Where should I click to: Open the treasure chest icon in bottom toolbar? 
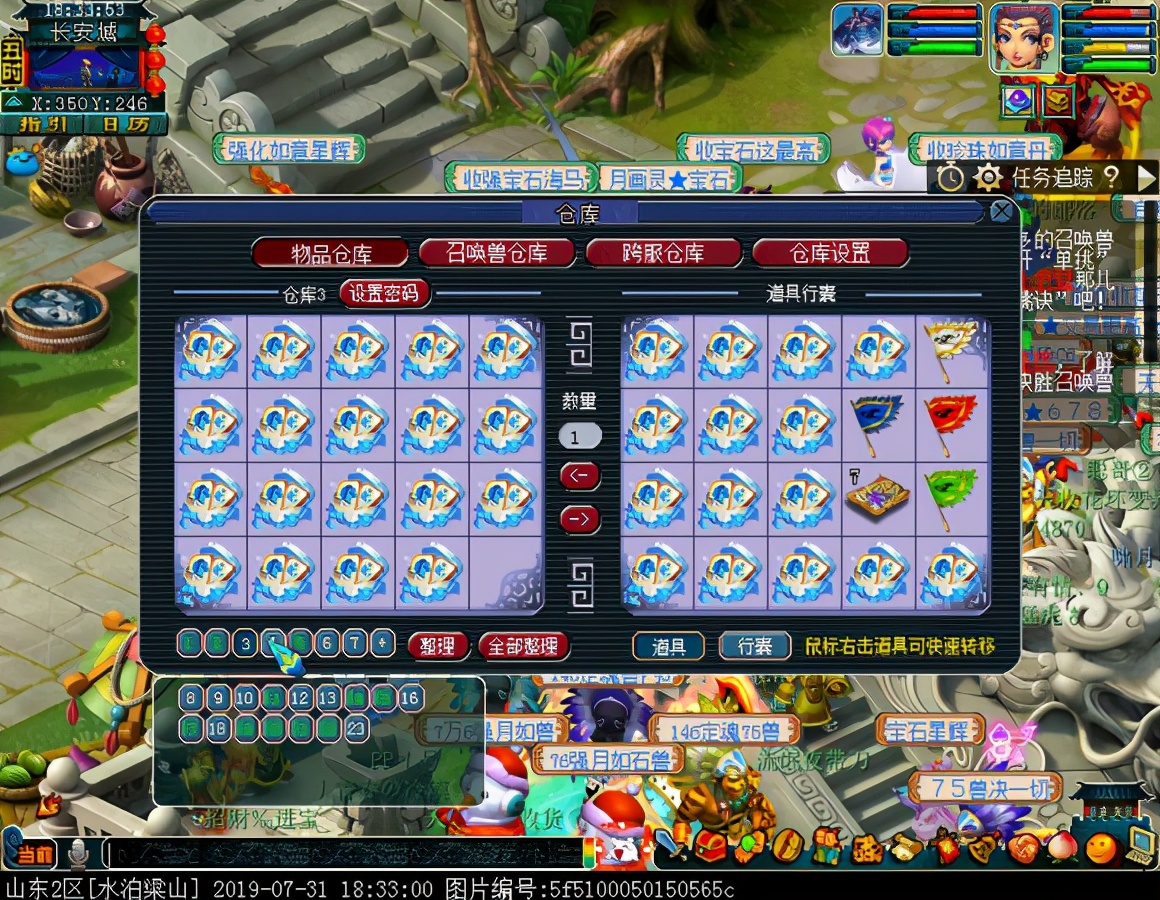coord(712,847)
